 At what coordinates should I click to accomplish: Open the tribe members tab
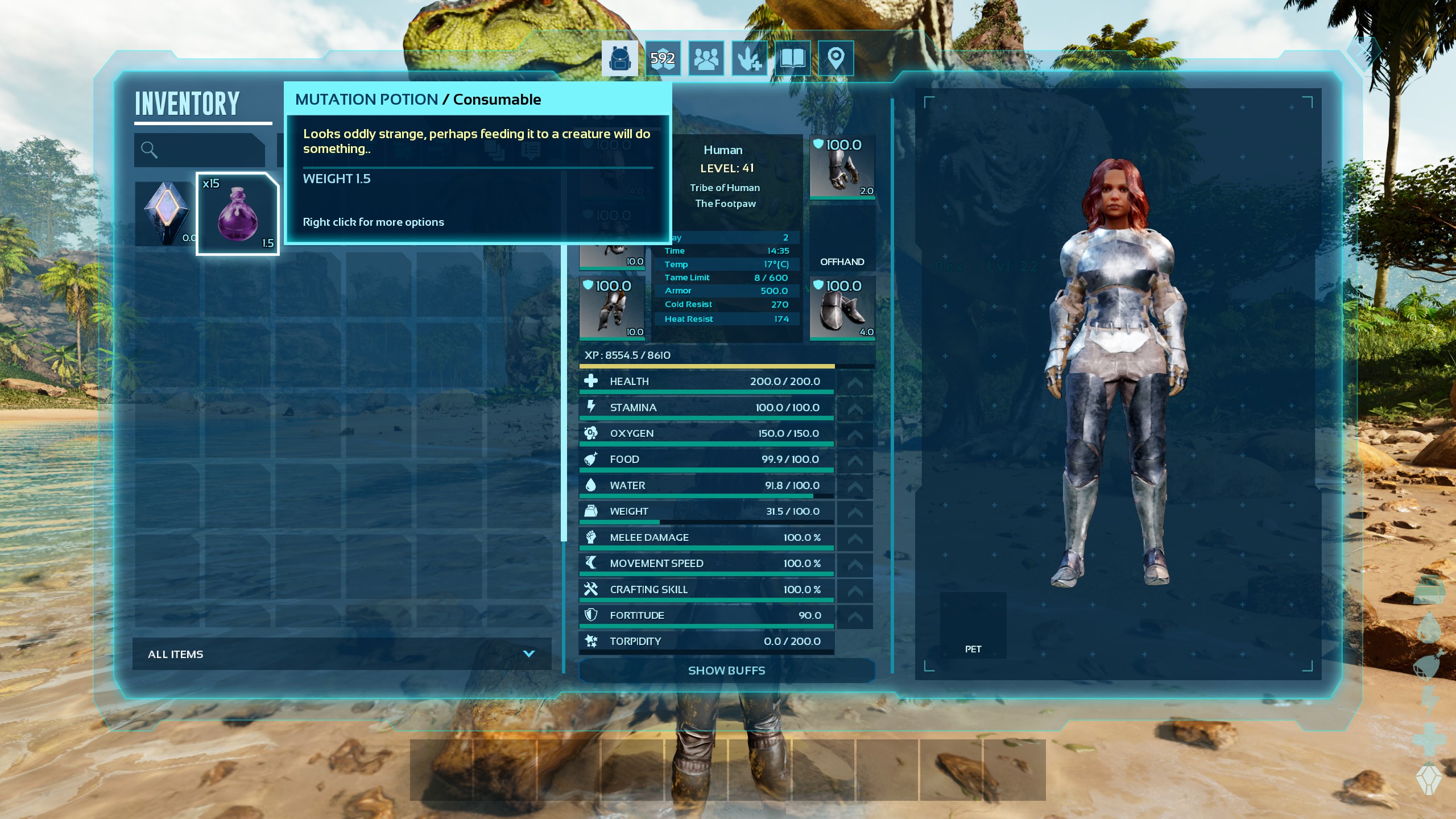pyautogui.click(x=706, y=59)
